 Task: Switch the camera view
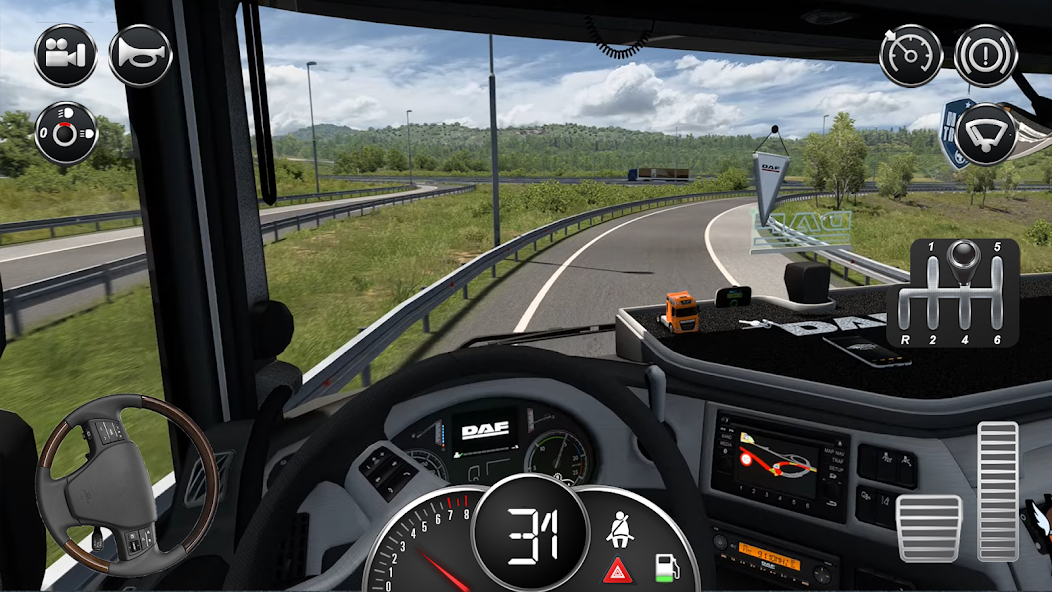coord(65,56)
